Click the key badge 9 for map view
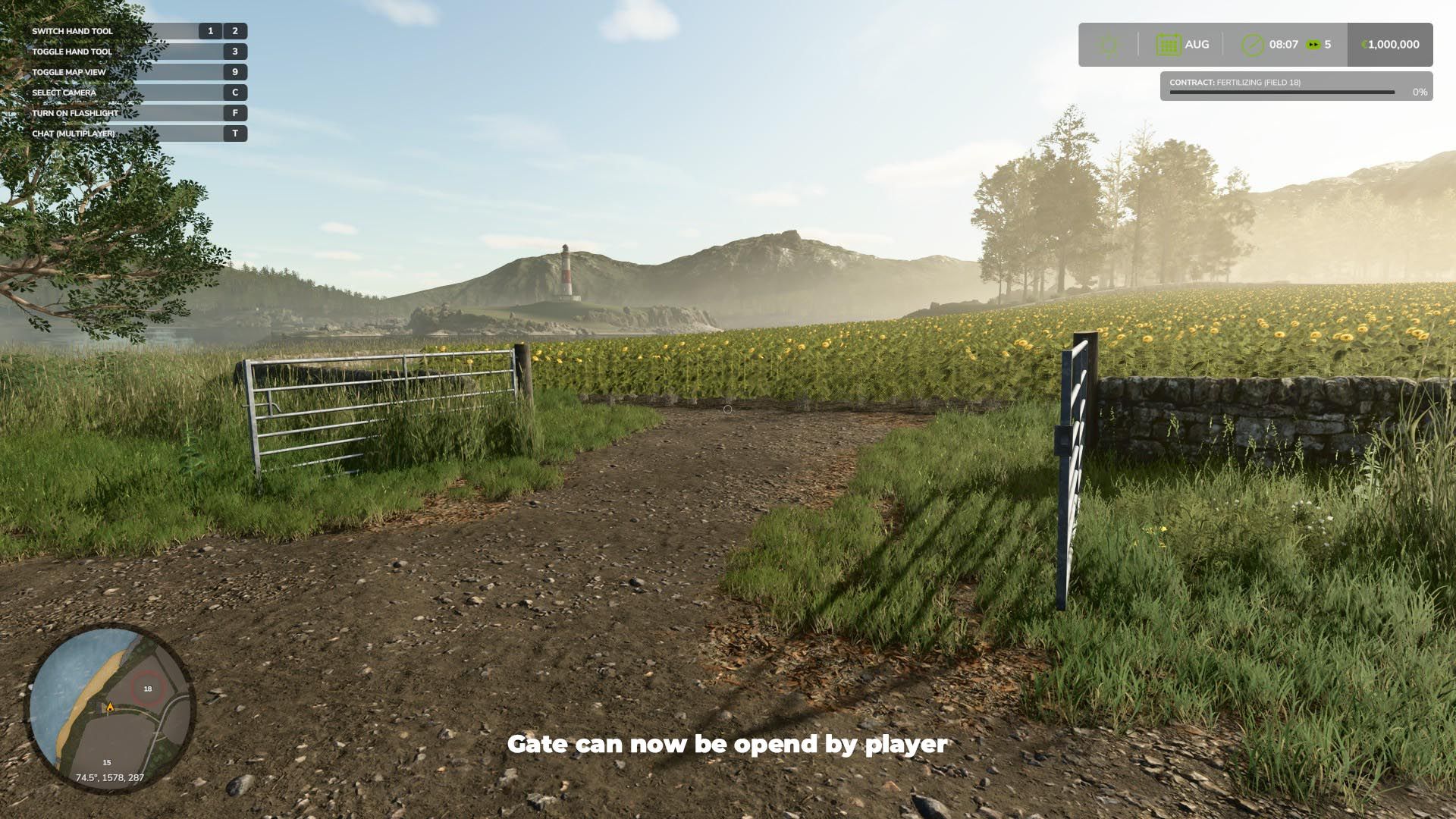The height and width of the screenshot is (819, 1456). 235,72
